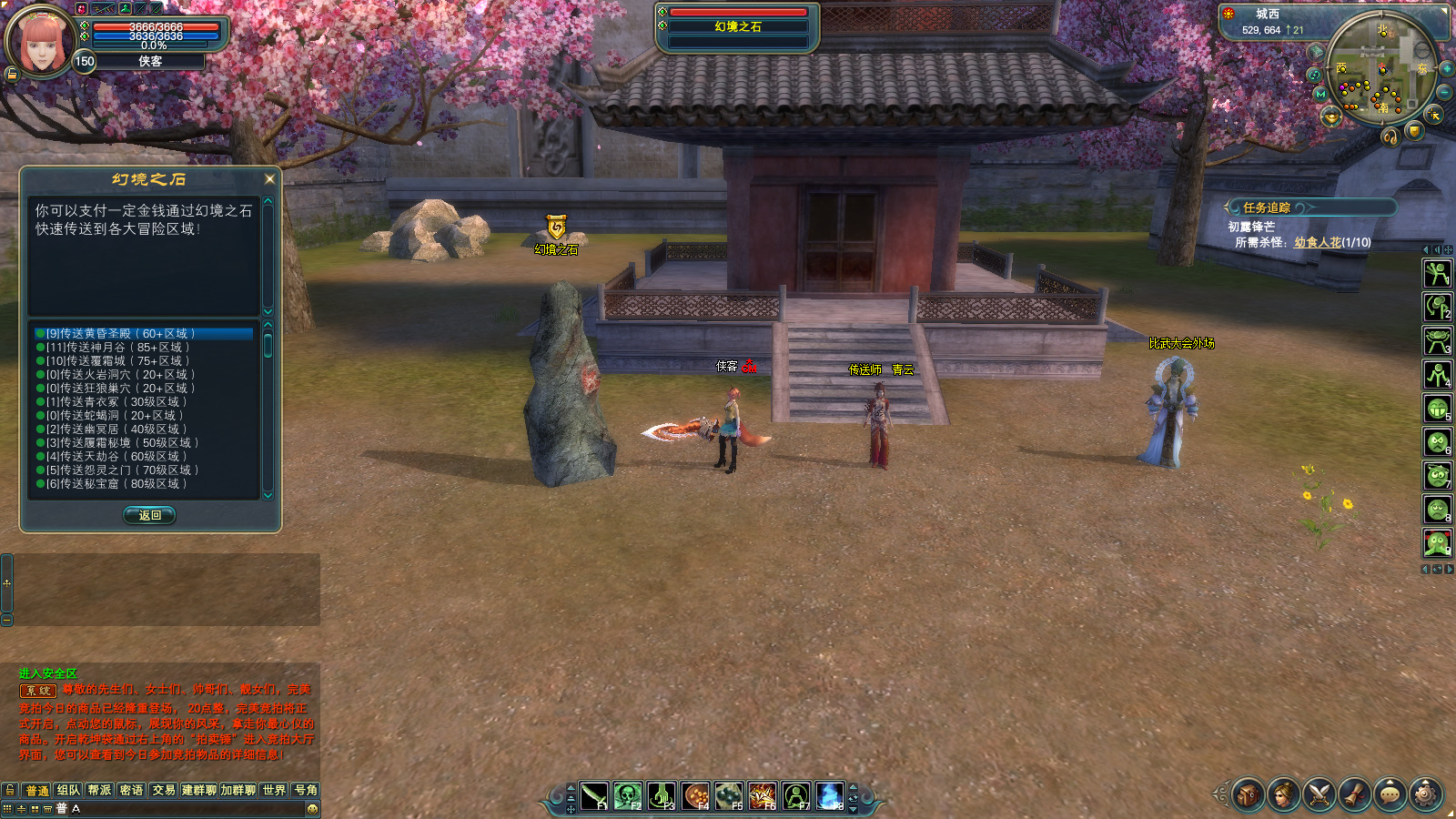Screen dimensions: 1456x819
Task: Open the crossed swords menu icon
Action: pos(1319,794)
